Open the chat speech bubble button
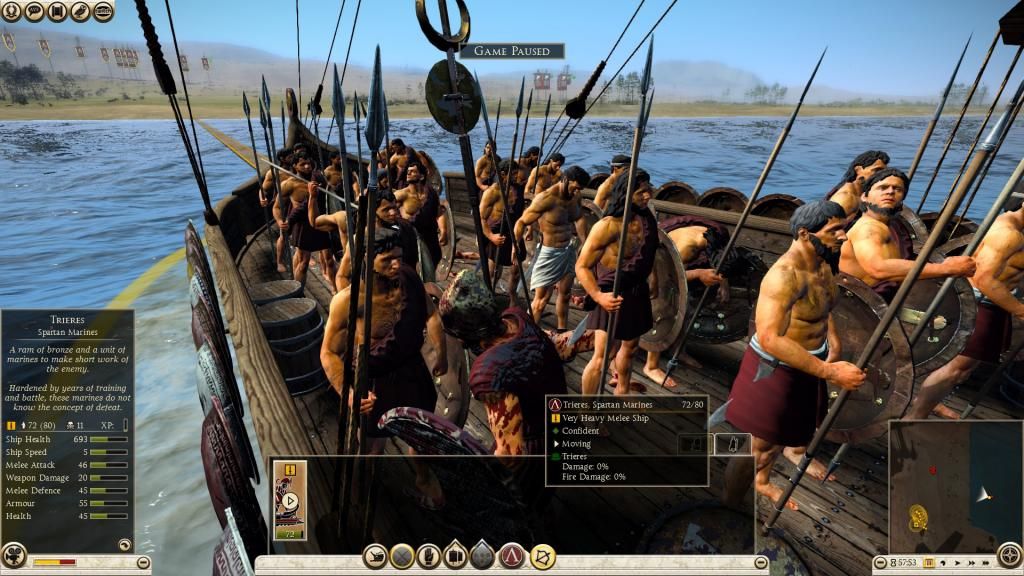1024x576 pixels. tap(34, 12)
